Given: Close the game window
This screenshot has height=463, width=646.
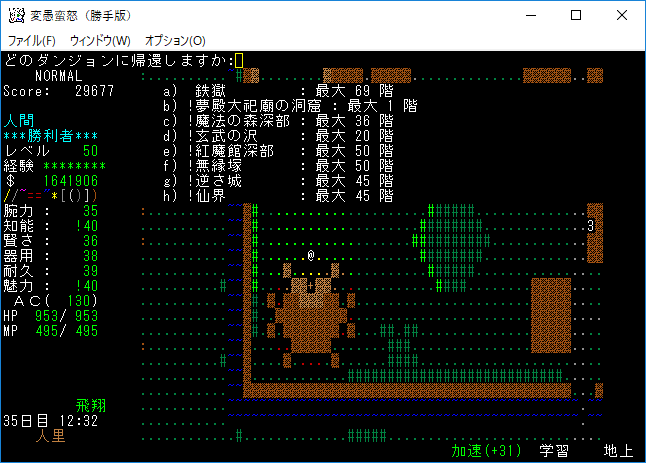Looking at the screenshot, I should [622, 15].
